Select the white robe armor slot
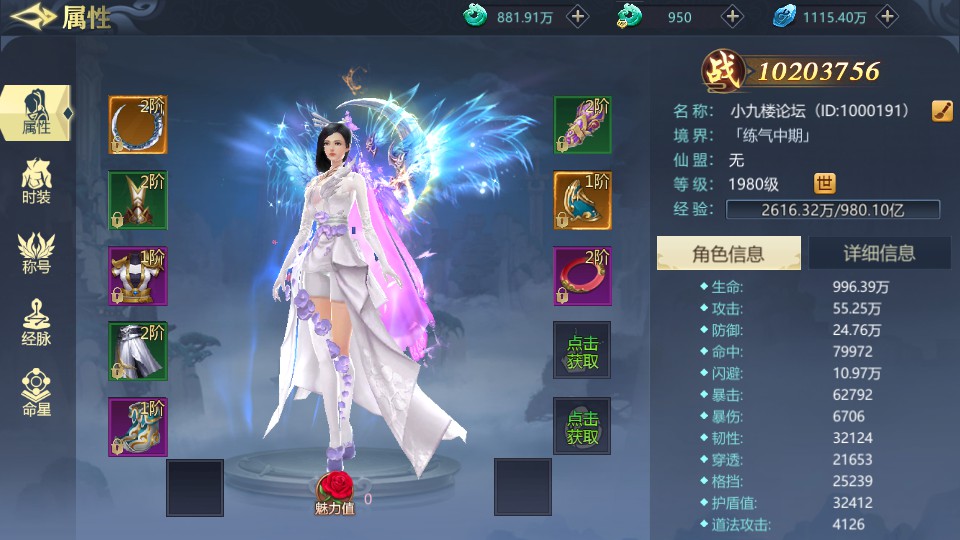This screenshot has width=960, height=540. [x=138, y=276]
